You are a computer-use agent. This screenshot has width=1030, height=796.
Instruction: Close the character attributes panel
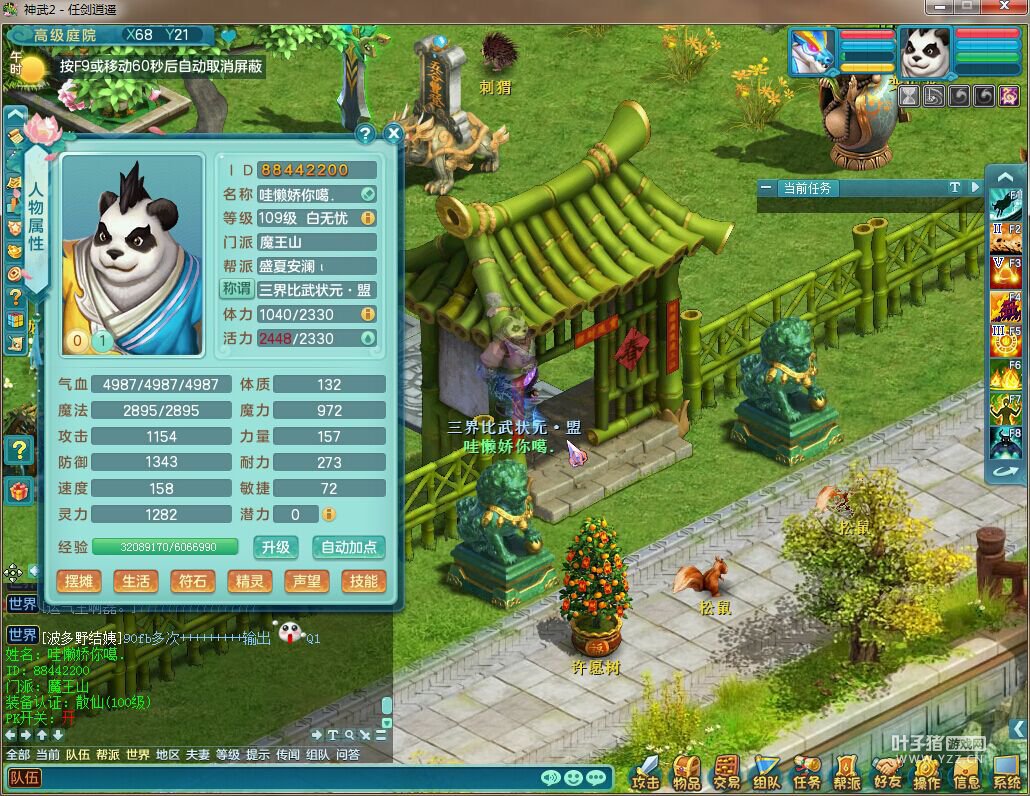(x=394, y=133)
